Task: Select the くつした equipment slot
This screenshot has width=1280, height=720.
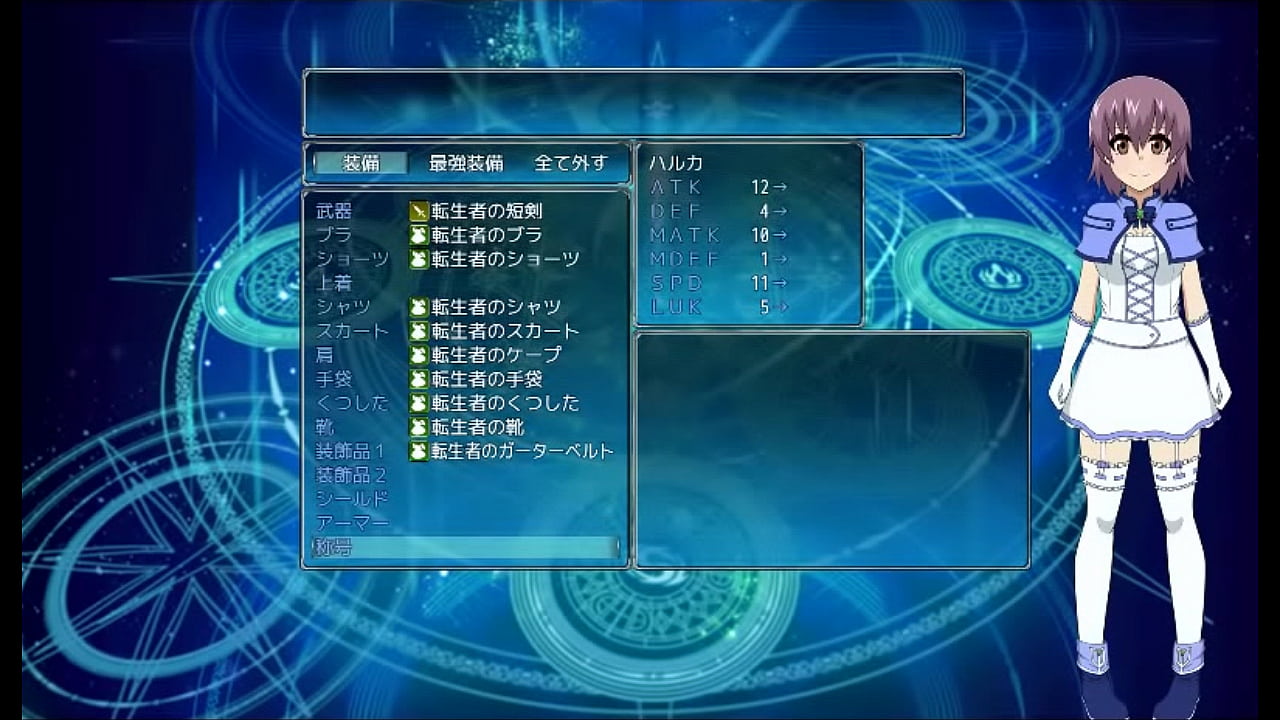Action: coord(465,403)
